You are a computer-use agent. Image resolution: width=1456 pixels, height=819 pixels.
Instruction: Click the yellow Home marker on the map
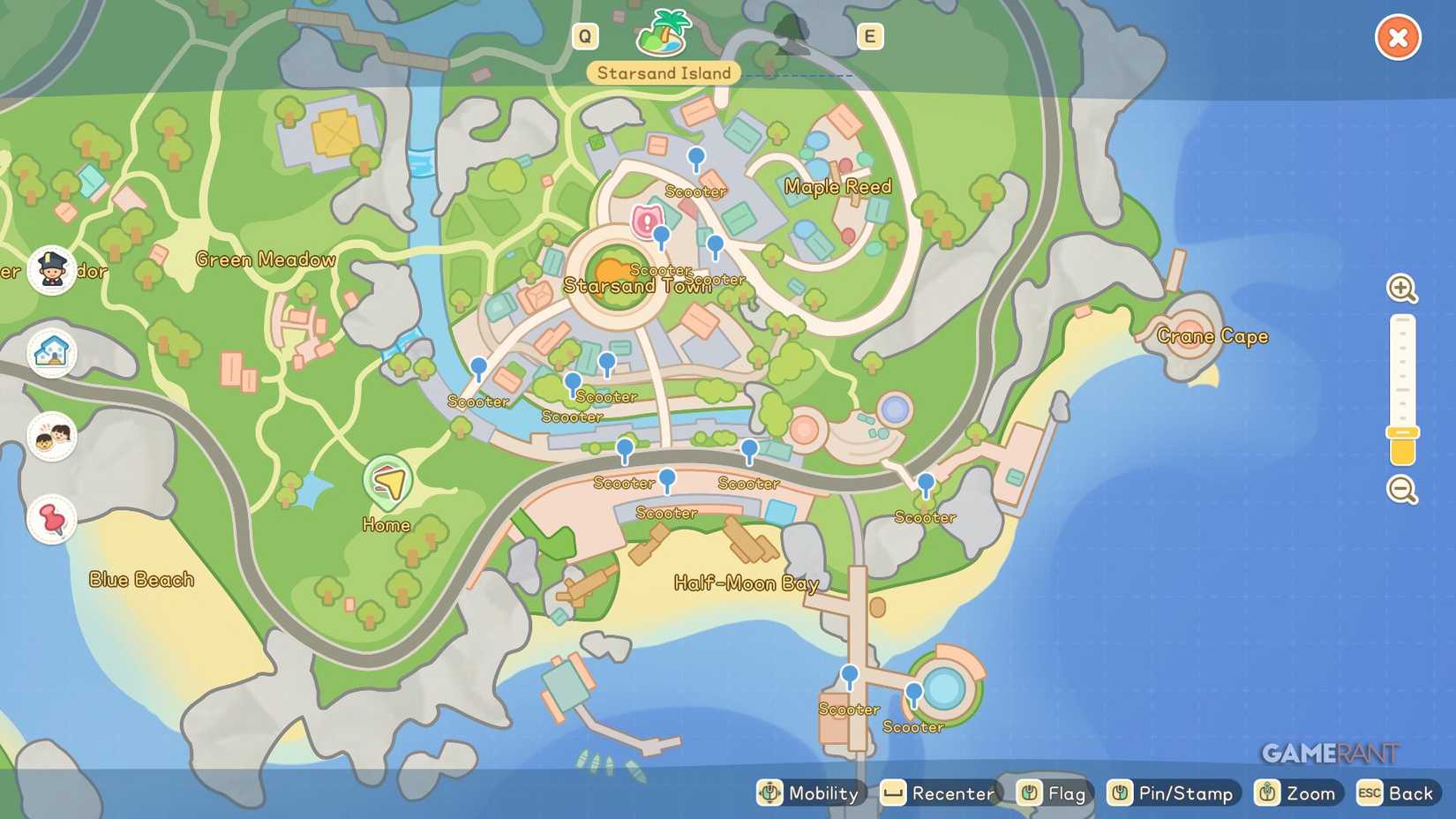point(387,481)
